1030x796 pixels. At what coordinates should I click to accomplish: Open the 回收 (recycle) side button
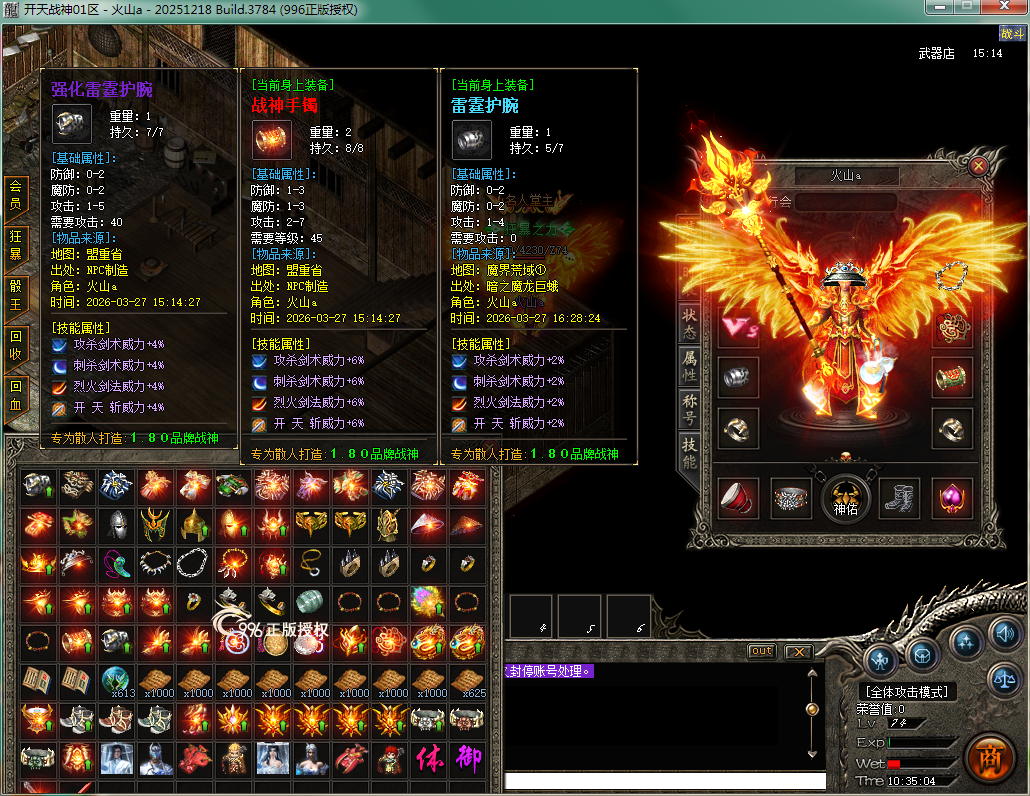[16, 345]
